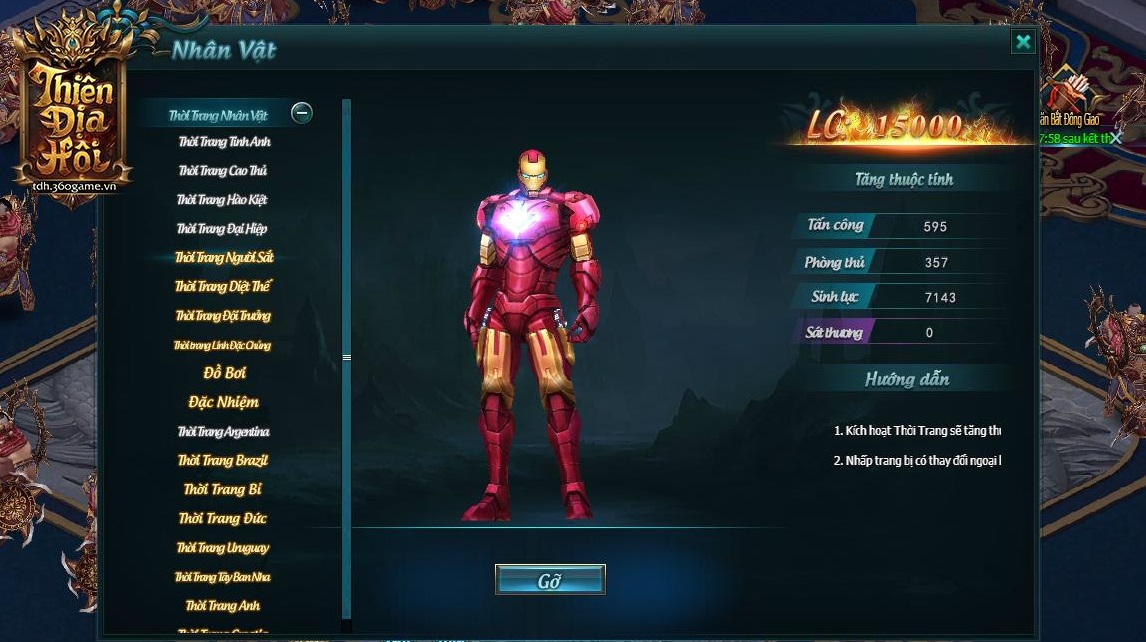This screenshot has width=1146, height=642.
Task: Select Thời Trang Đội Trưởng outfit
Action: 223,316
